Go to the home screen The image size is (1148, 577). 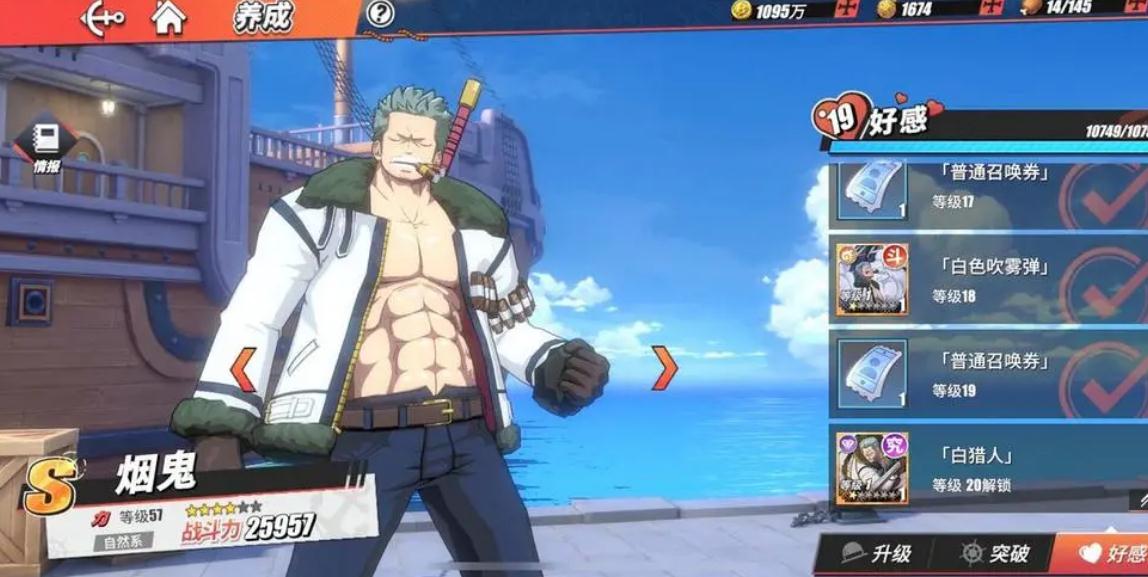tap(169, 17)
